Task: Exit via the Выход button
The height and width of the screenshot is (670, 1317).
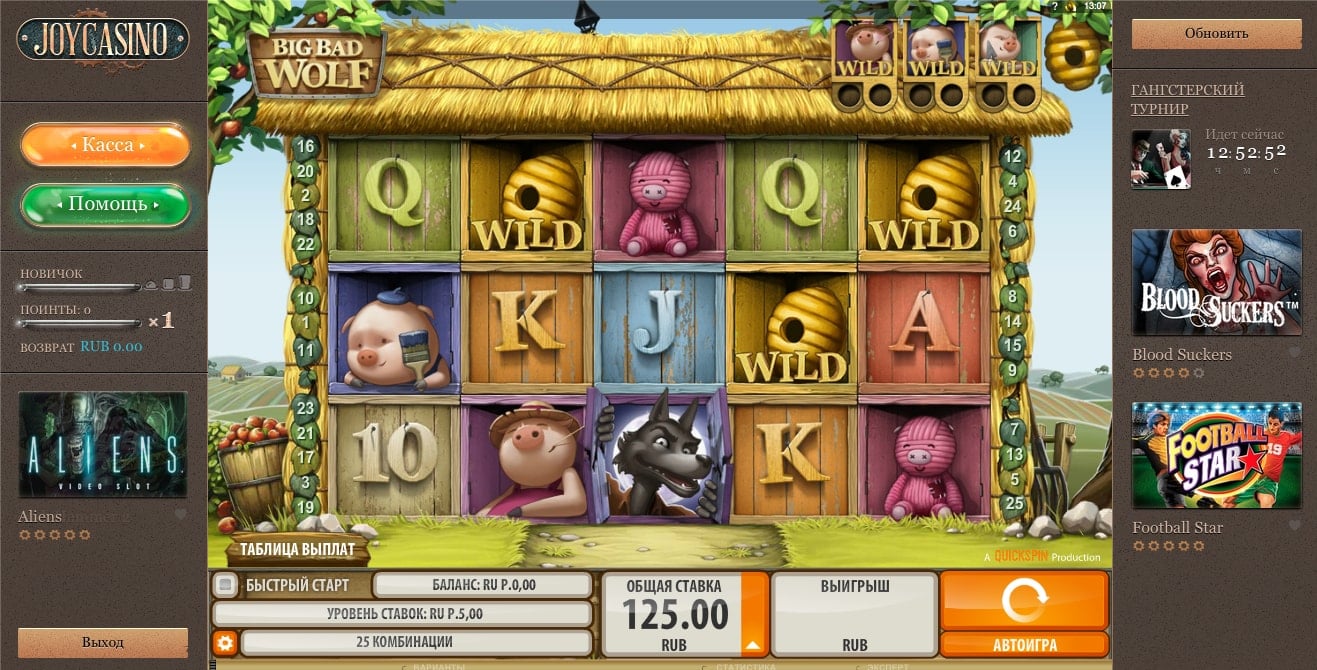Action: point(103,642)
